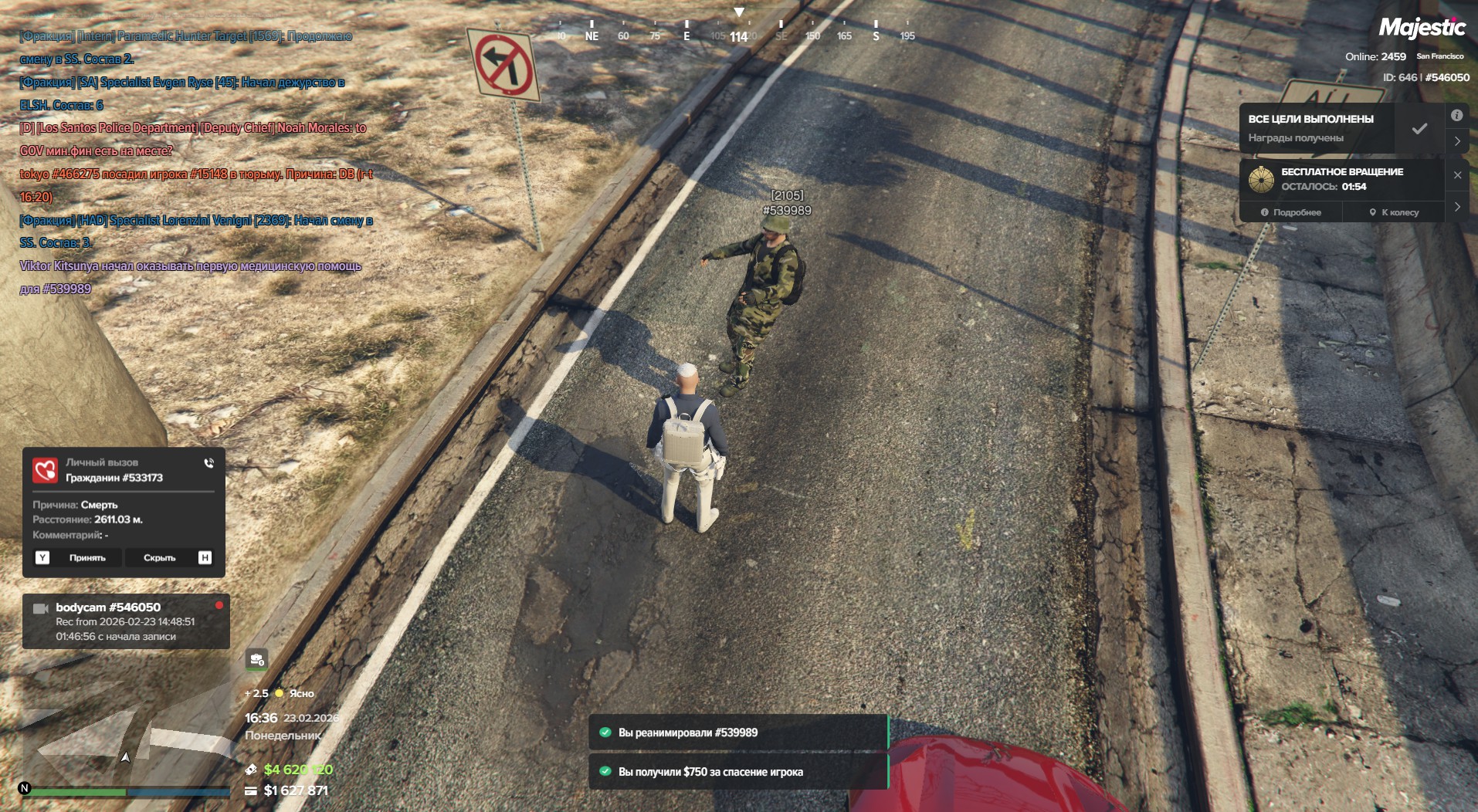
Task: Click the briefcase job icon above the weather
Action: [256, 660]
